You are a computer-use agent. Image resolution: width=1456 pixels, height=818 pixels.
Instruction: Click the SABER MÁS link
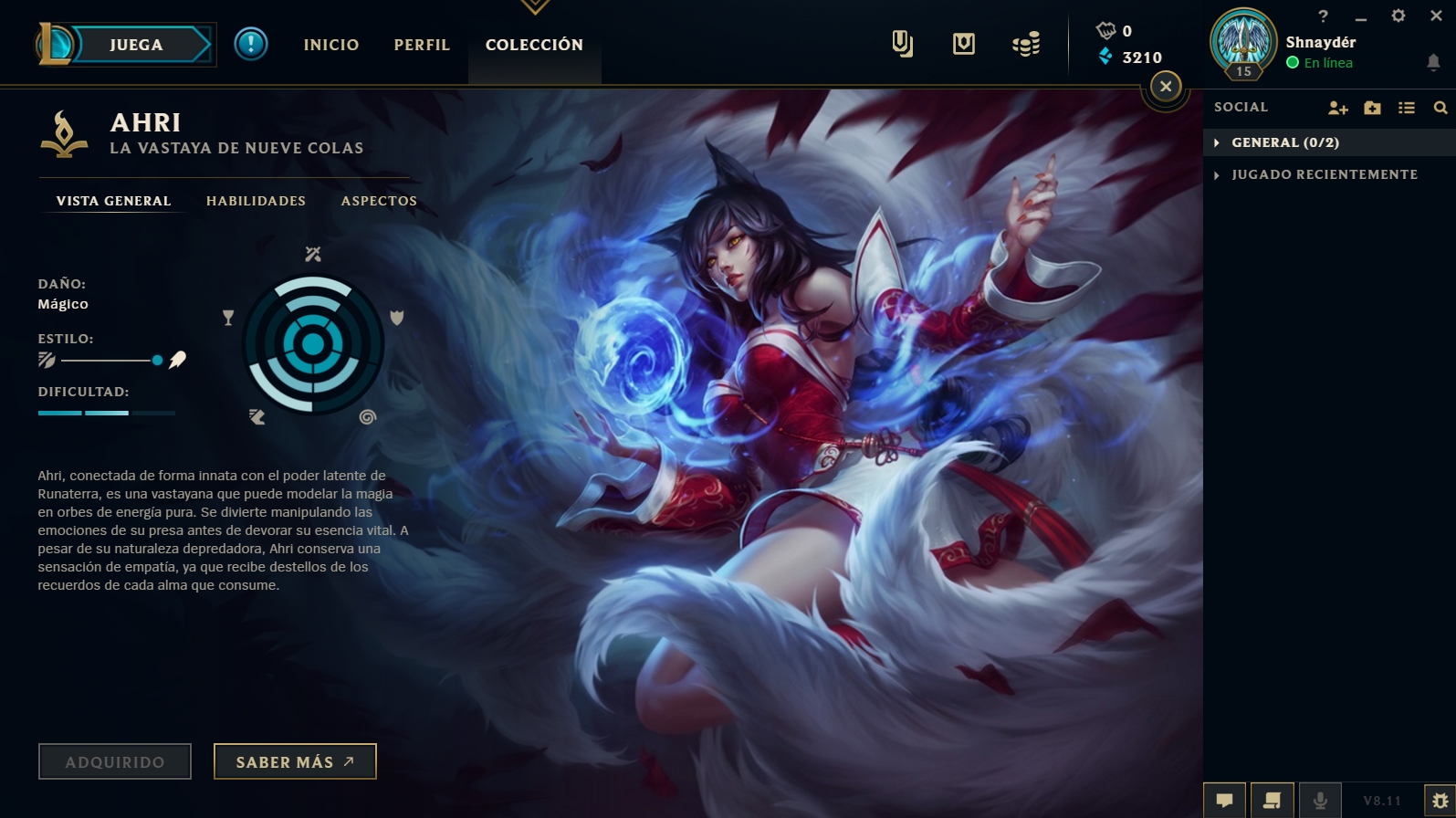pyautogui.click(x=294, y=760)
